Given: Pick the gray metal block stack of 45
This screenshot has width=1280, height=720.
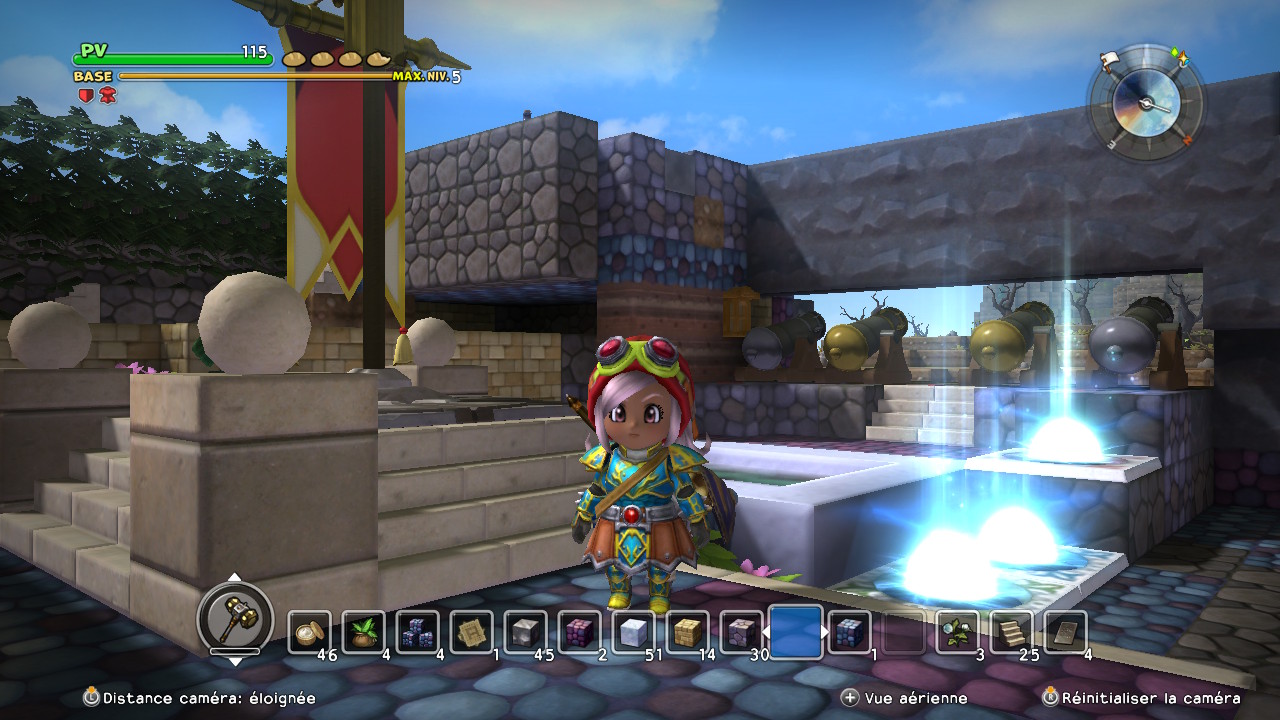Looking at the screenshot, I should [525, 632].
